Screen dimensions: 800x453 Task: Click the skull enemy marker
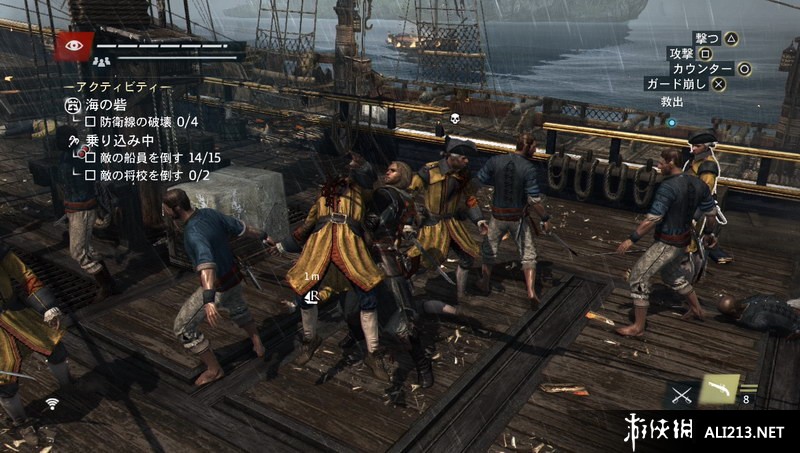(452, 119)
